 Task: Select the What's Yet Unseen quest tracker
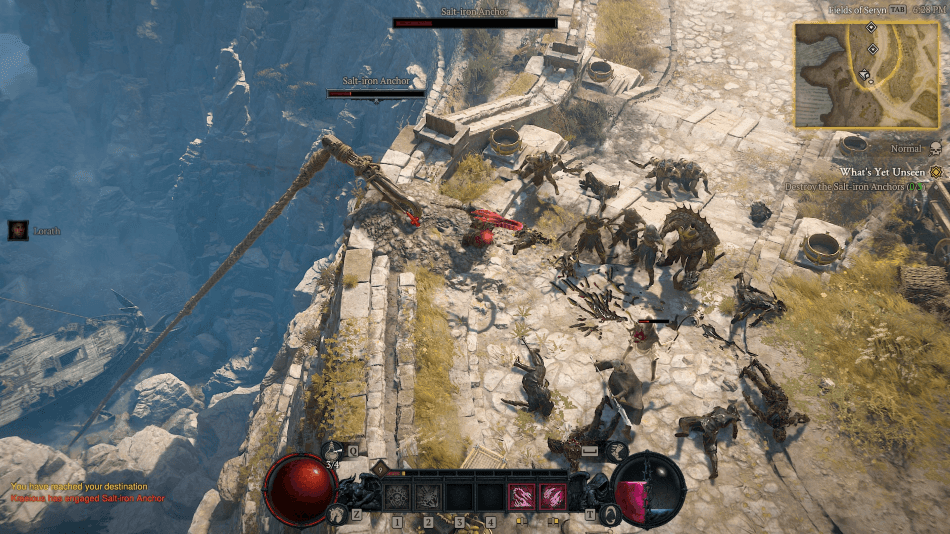pyautogui.click(x=881, y=172)
